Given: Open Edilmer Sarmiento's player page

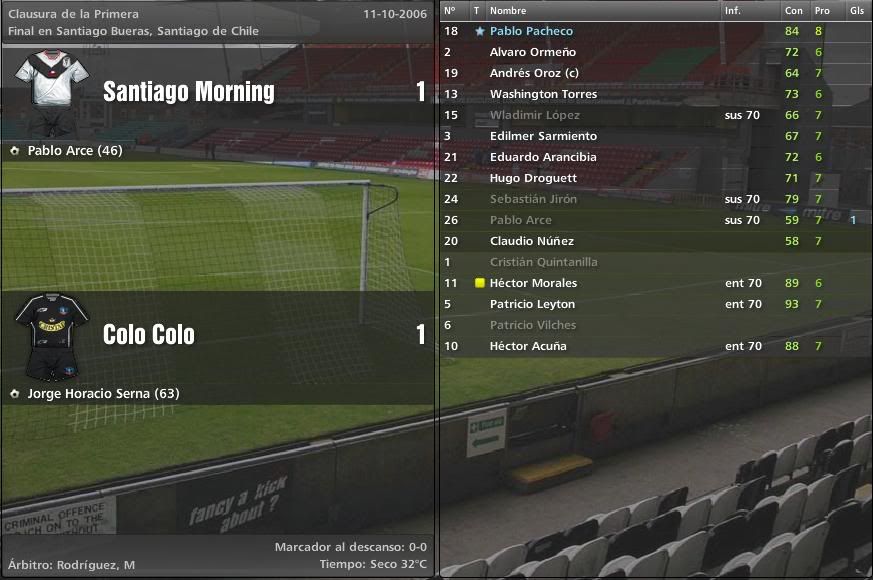Looking at the screenshot, I should (543, 136).
